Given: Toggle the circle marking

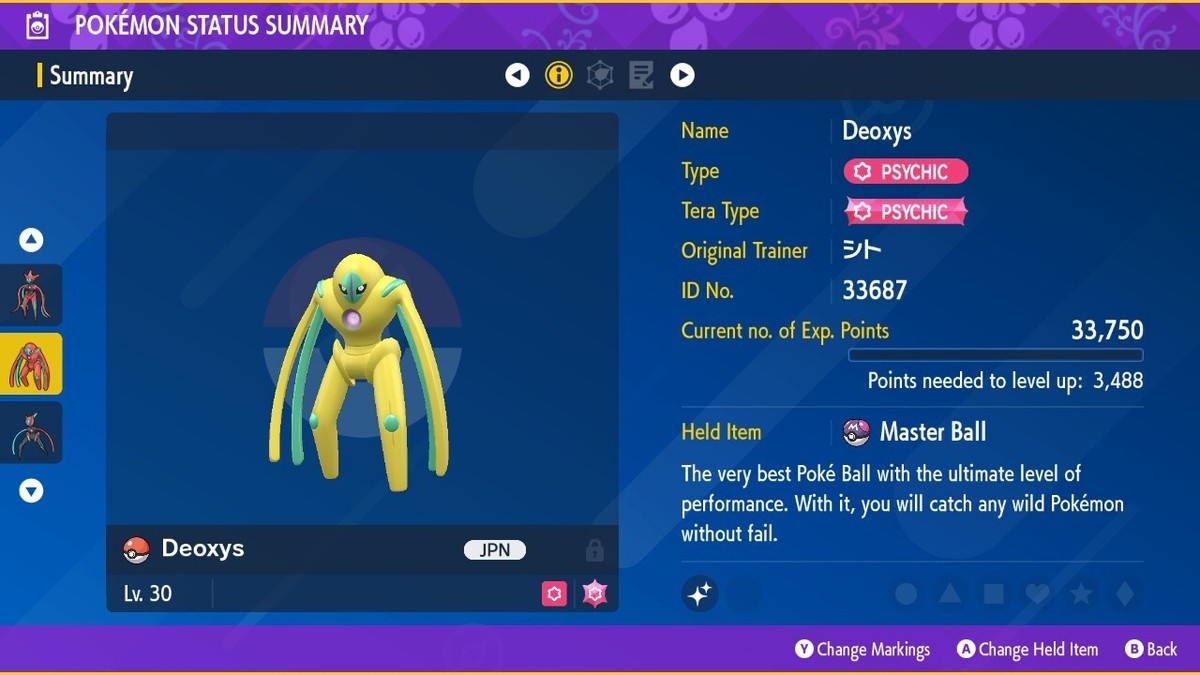Looking at the screenshot, I should 906,594.
